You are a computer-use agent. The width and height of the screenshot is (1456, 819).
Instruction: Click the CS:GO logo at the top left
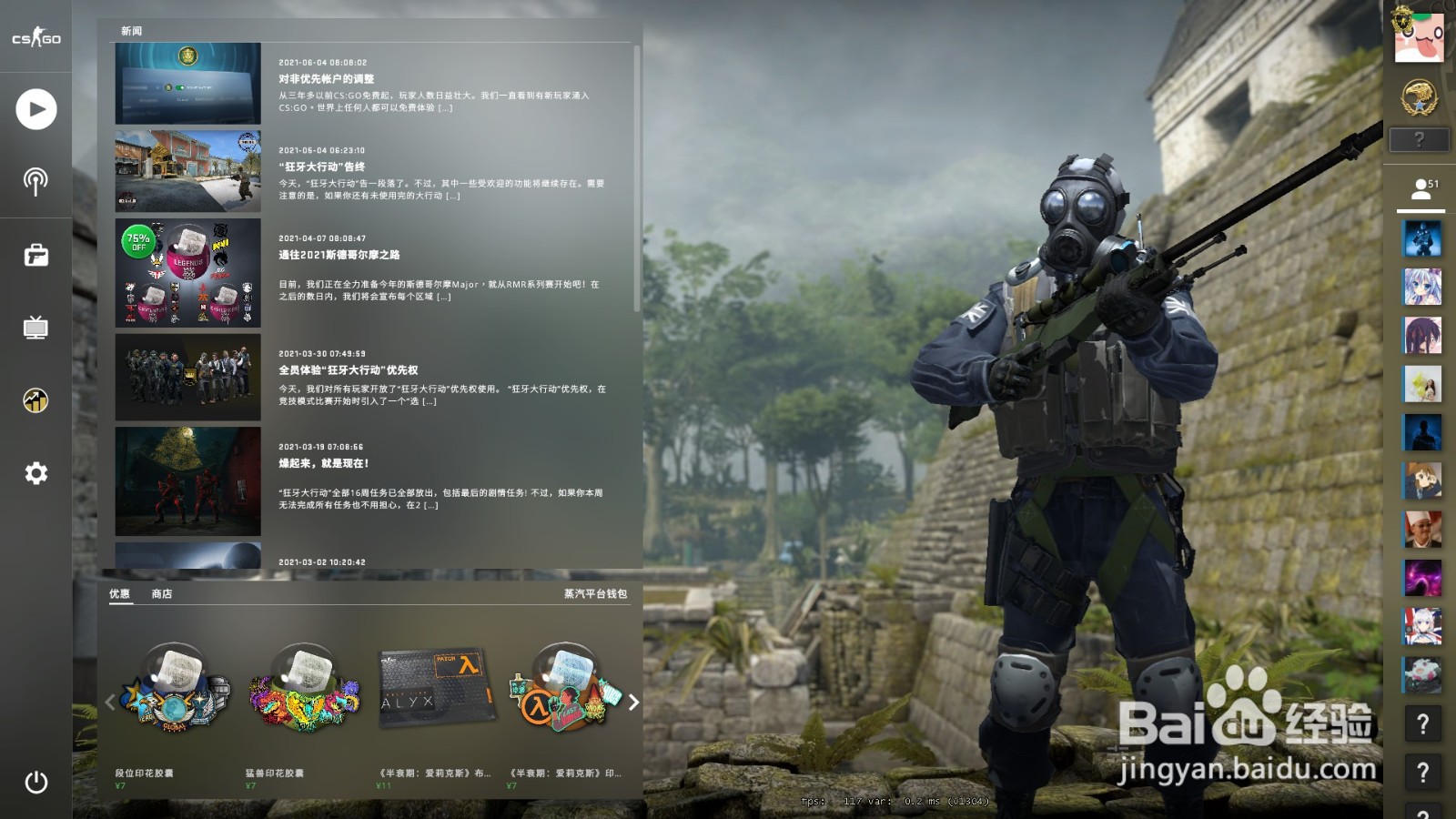[35, 38]
